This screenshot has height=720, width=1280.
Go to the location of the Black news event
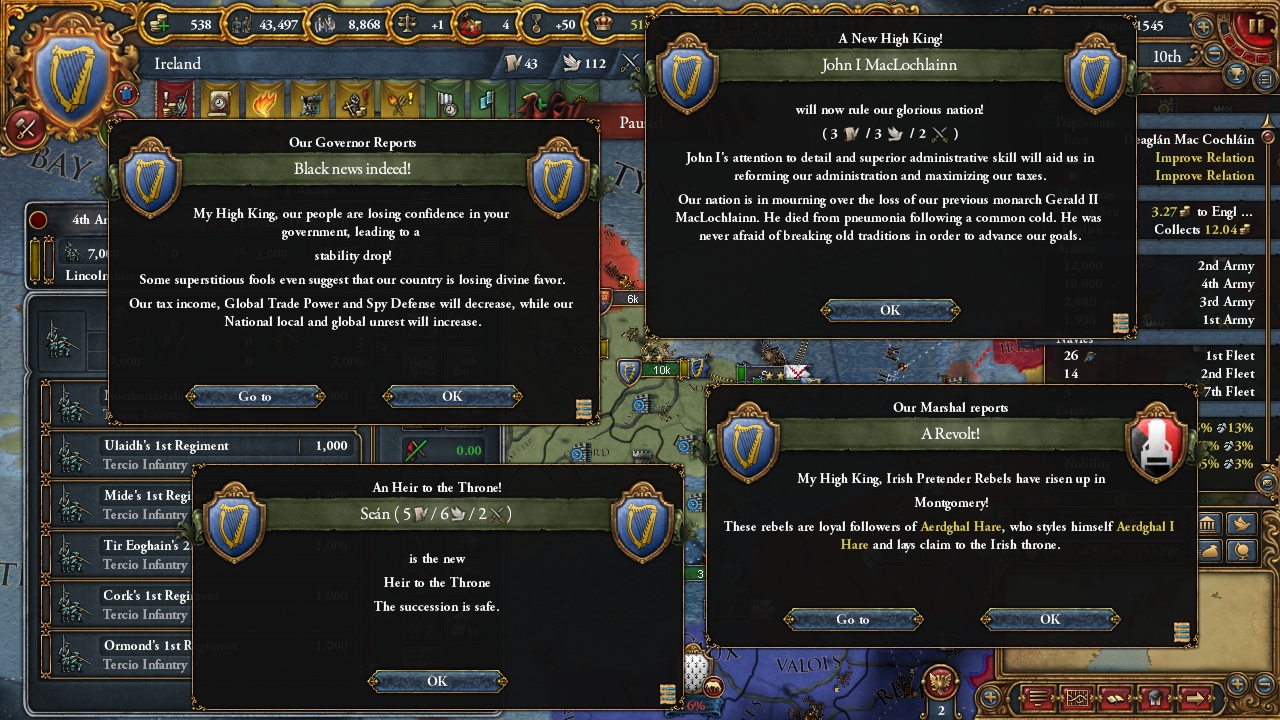255,397
